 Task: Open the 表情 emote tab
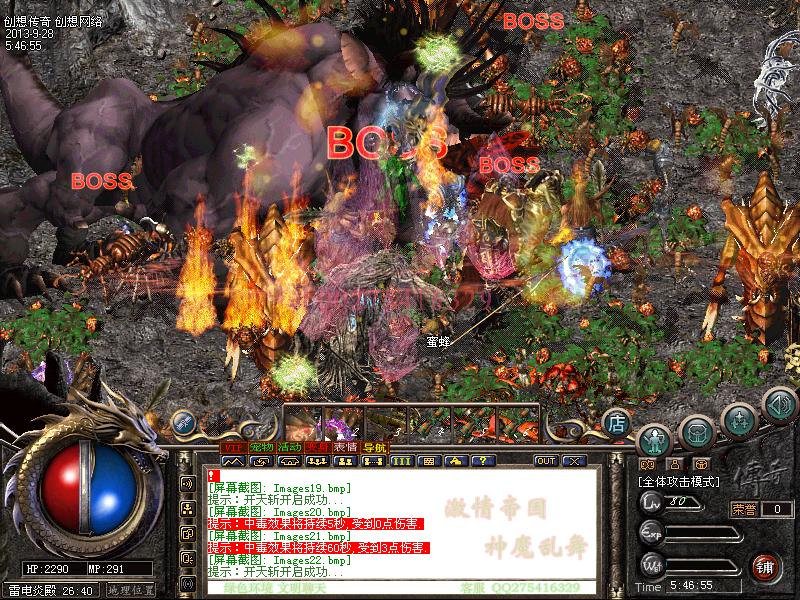coord(346,446)
